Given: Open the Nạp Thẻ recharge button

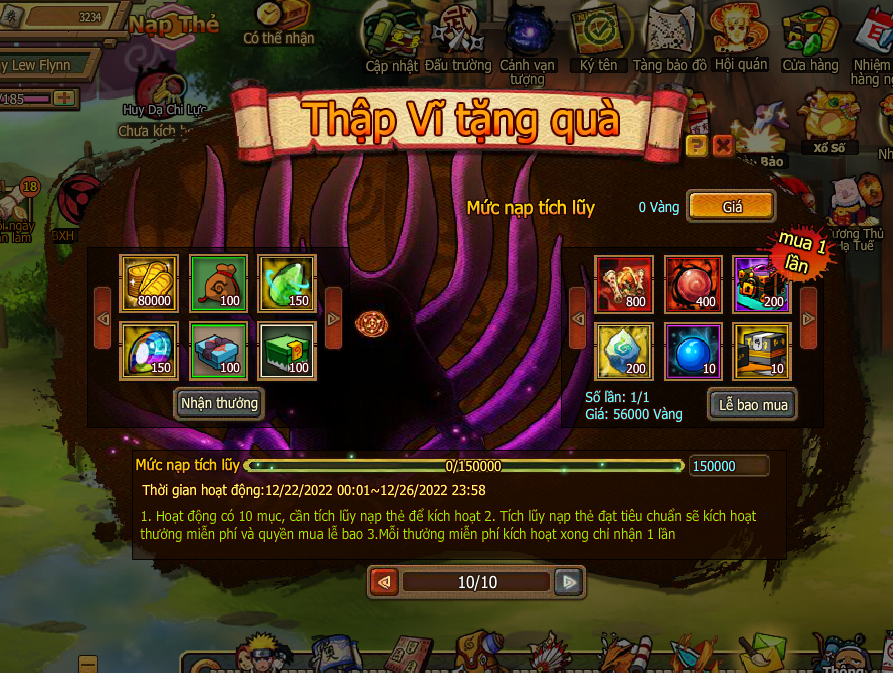Looking at the screenshot, I should (x=173, y=24).
